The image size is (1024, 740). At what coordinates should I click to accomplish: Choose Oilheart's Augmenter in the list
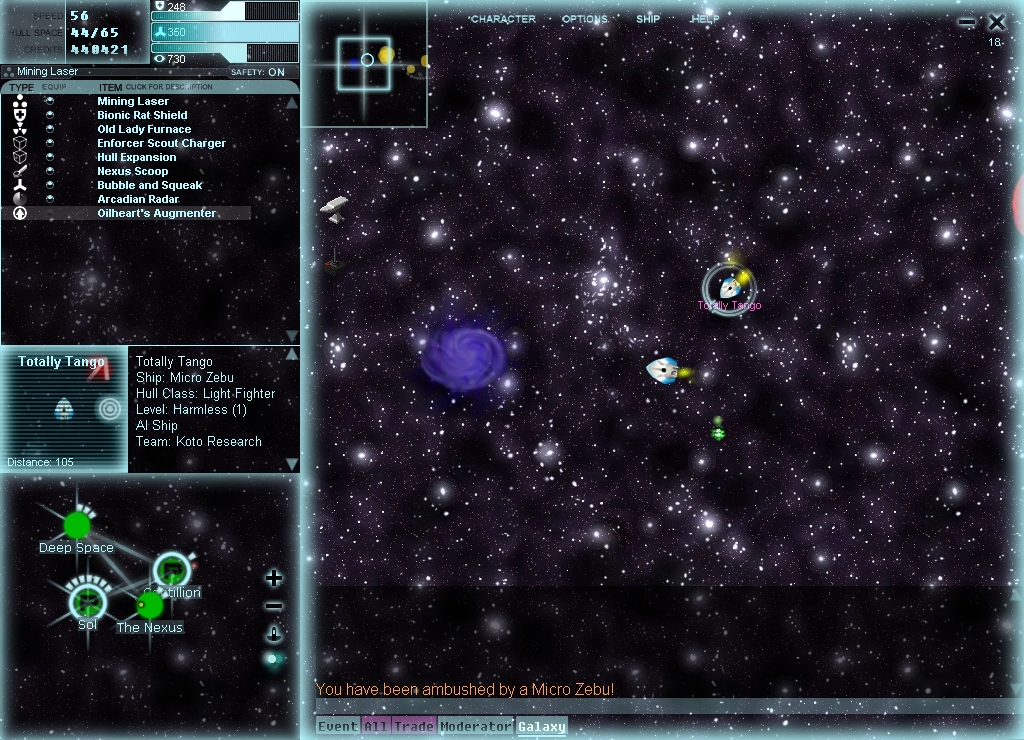[x=156, y=213]
